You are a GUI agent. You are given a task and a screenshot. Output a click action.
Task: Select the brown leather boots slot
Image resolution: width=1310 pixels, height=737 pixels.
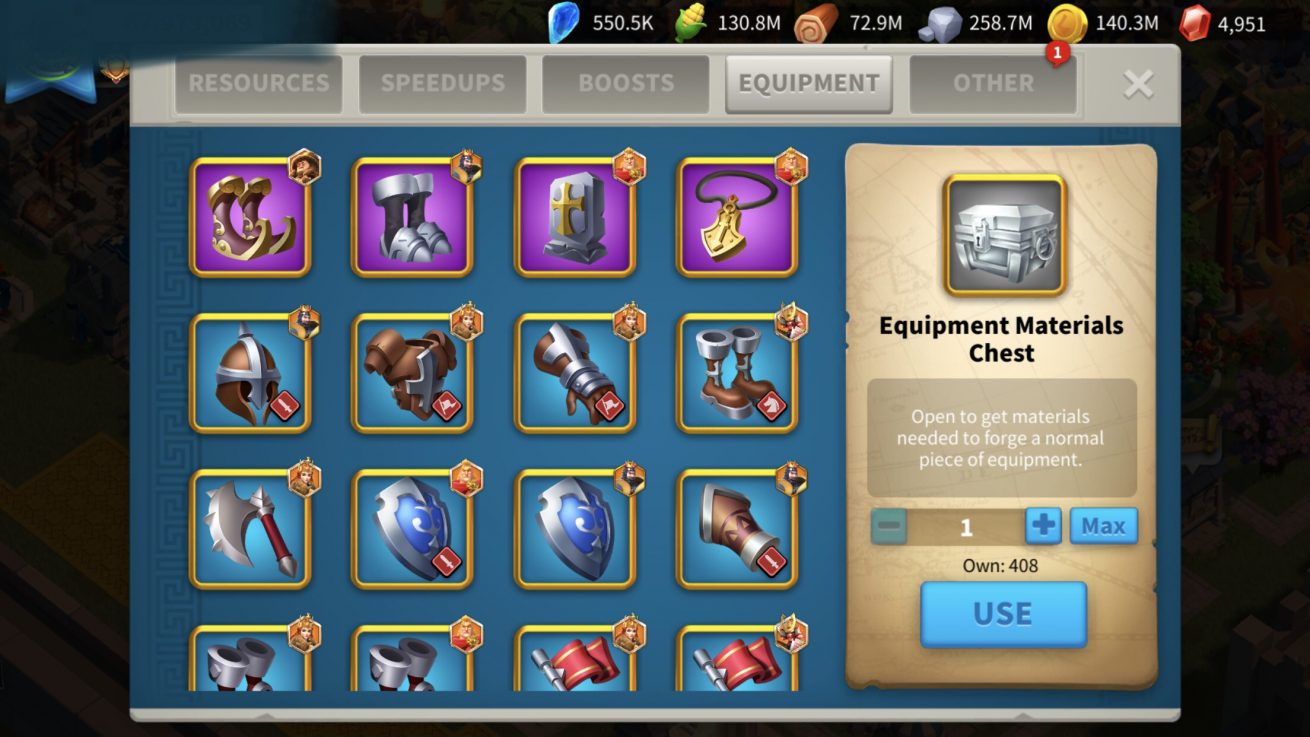pos(737,373)
